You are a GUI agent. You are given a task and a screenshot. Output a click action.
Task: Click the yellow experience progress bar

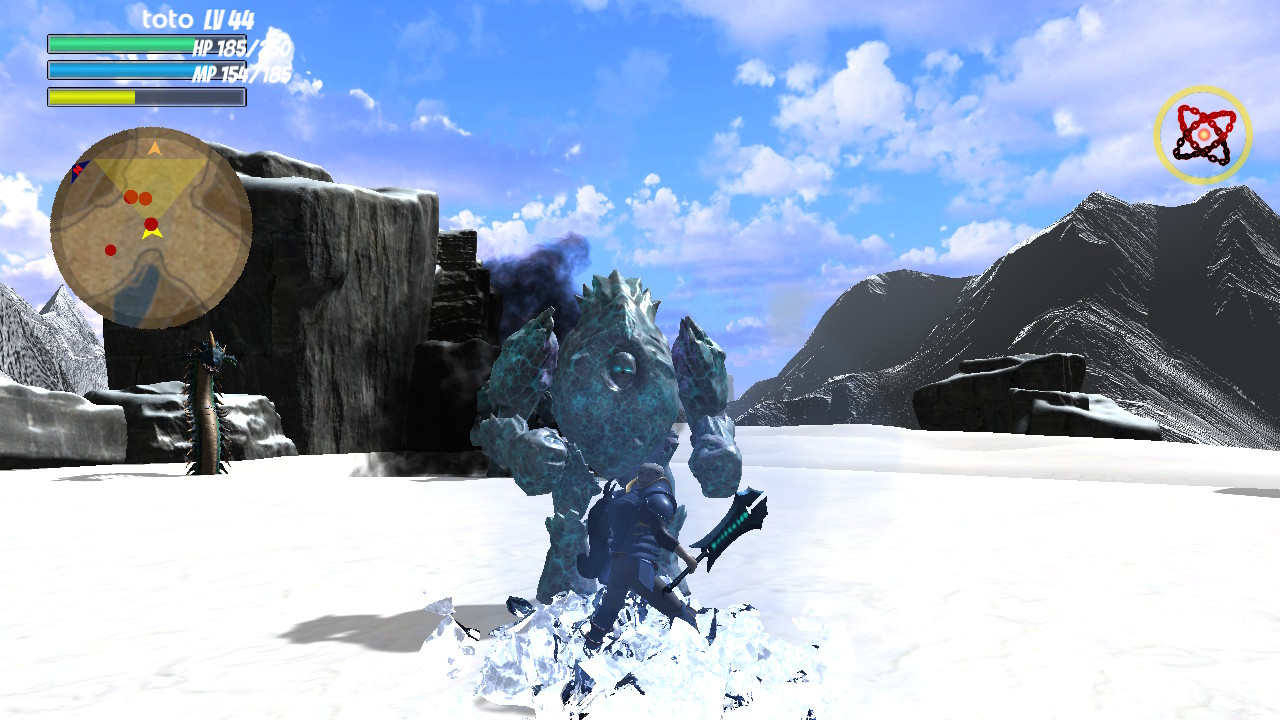point(90,98)
